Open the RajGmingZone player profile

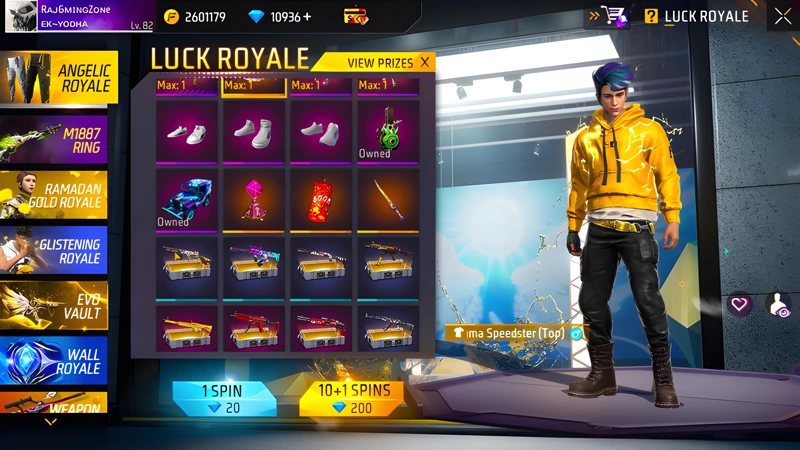tap(75, 15)
